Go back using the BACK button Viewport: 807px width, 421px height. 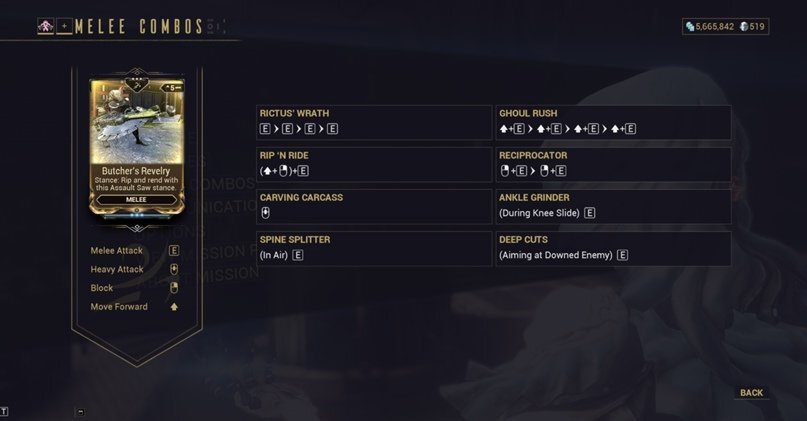pyautogui.click(x=751, y=393)
